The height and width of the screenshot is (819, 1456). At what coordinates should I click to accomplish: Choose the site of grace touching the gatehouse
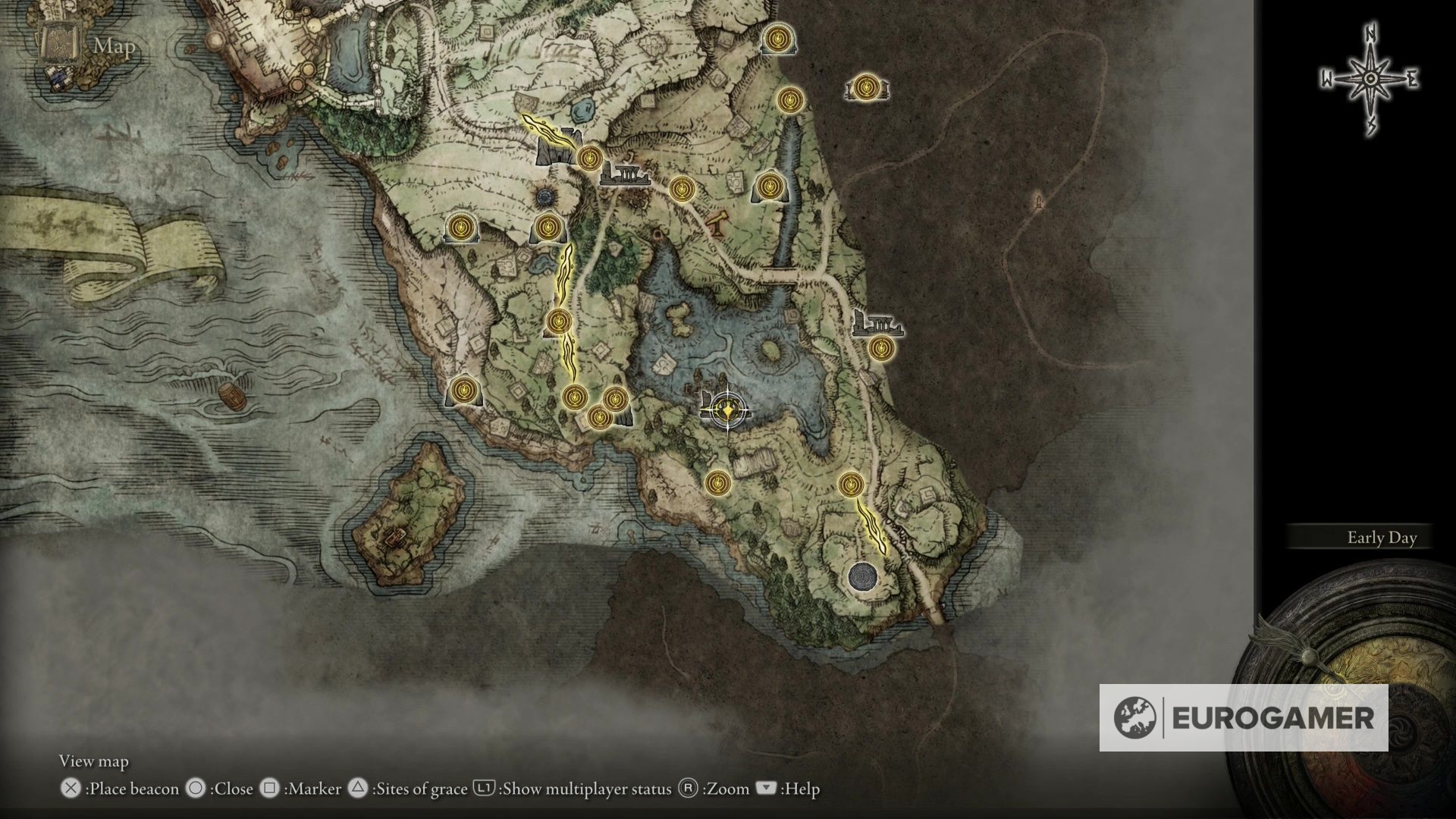589,158
